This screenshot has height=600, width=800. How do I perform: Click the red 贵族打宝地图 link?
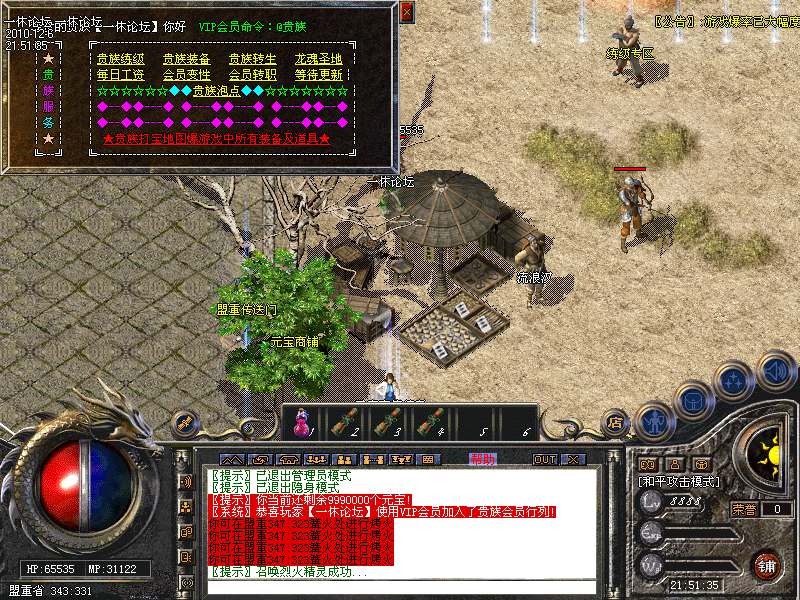[x=217, y=139]
